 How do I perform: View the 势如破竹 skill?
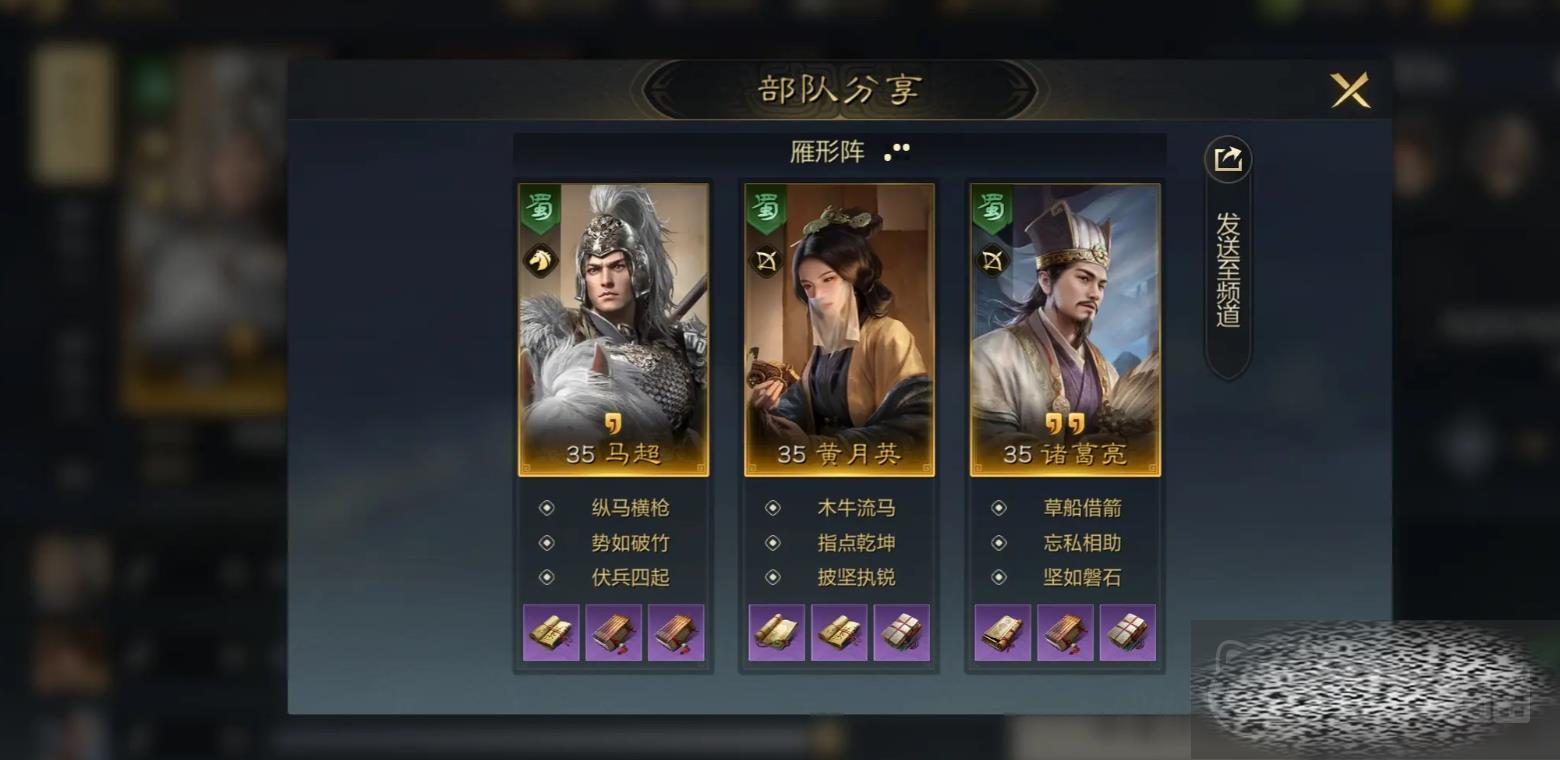pos(629,543)
